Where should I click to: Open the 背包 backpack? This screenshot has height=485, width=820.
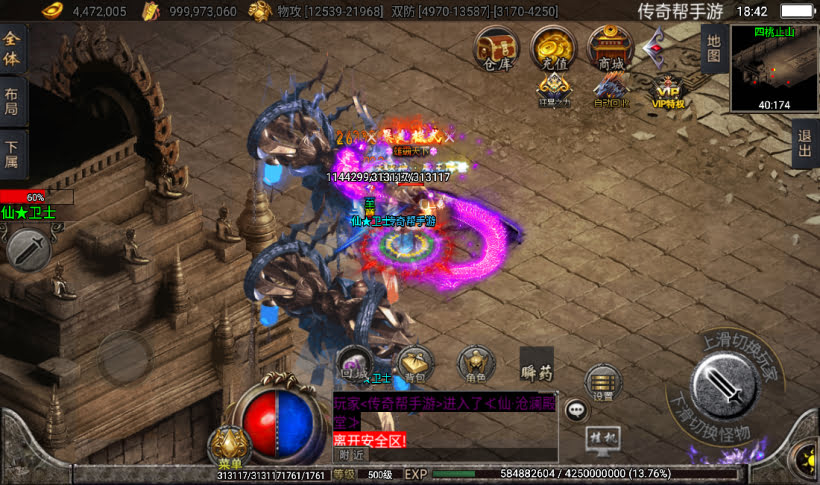point(414,364)
